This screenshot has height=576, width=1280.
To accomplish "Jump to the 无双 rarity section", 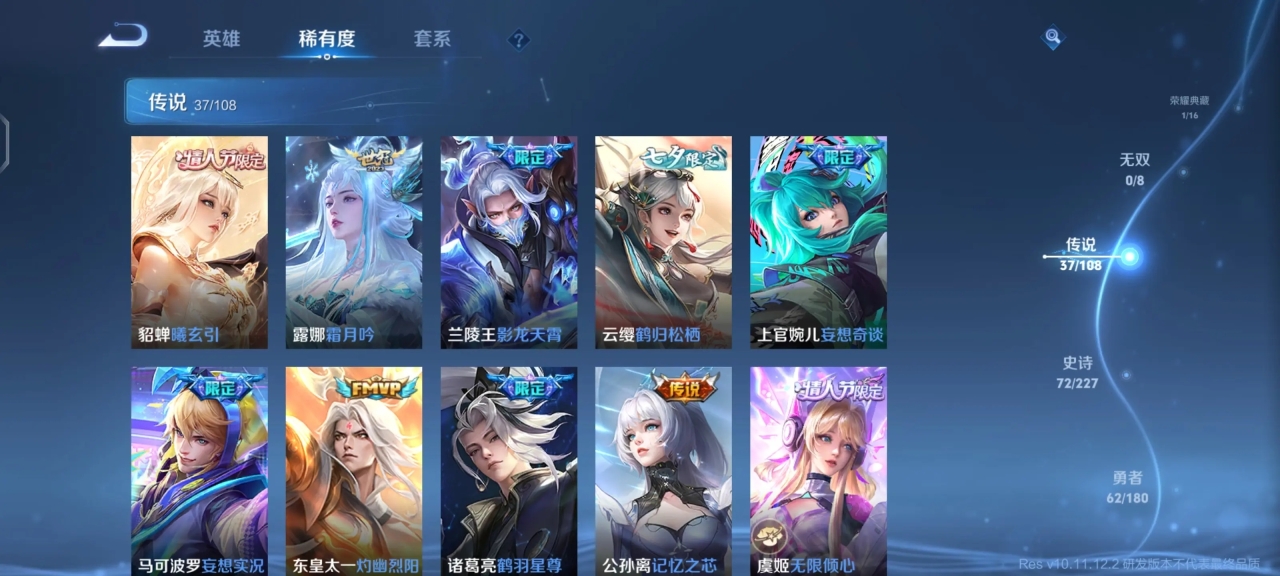I will (1134, 169).
